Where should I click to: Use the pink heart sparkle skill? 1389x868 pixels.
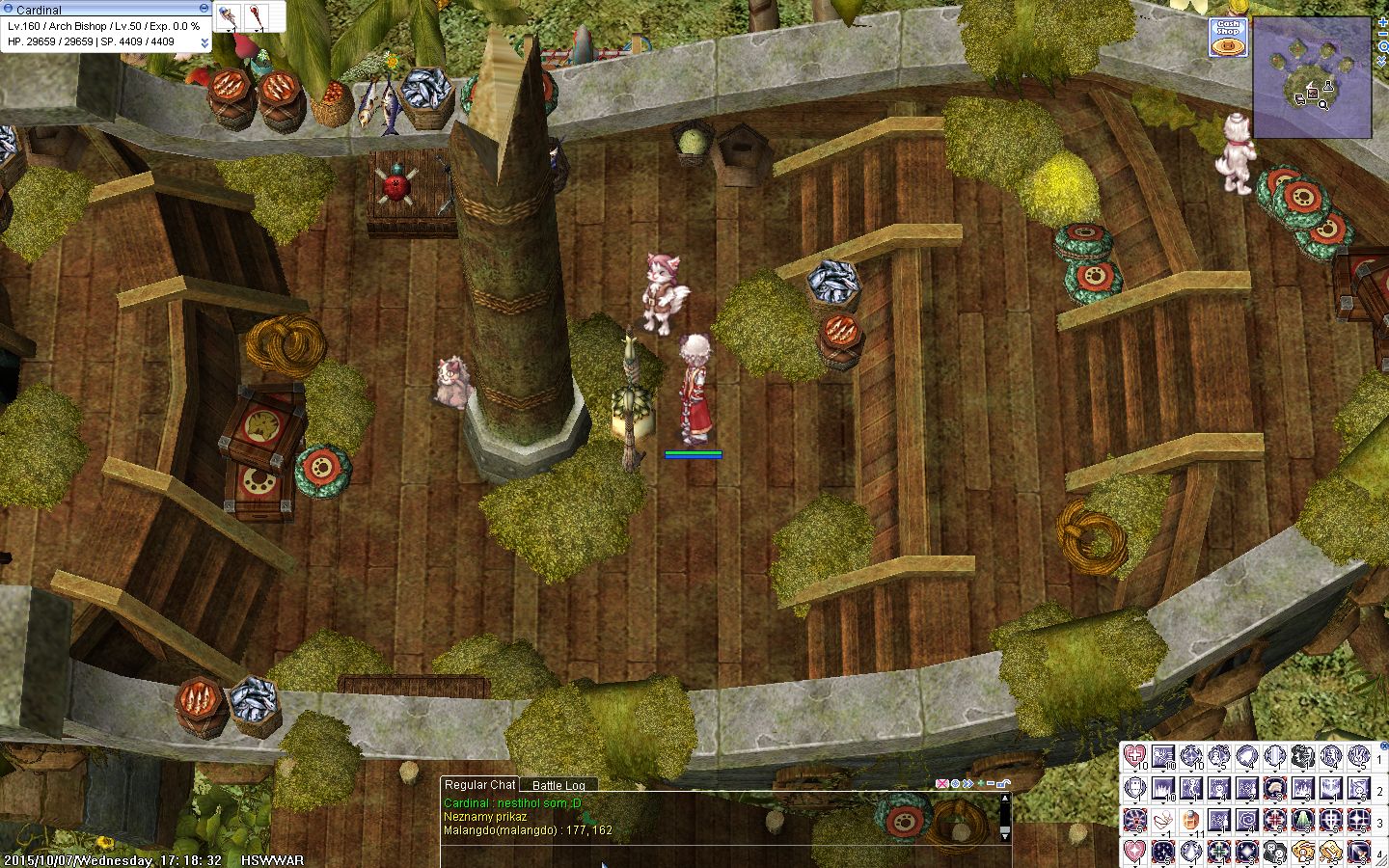pos(1135,853)
